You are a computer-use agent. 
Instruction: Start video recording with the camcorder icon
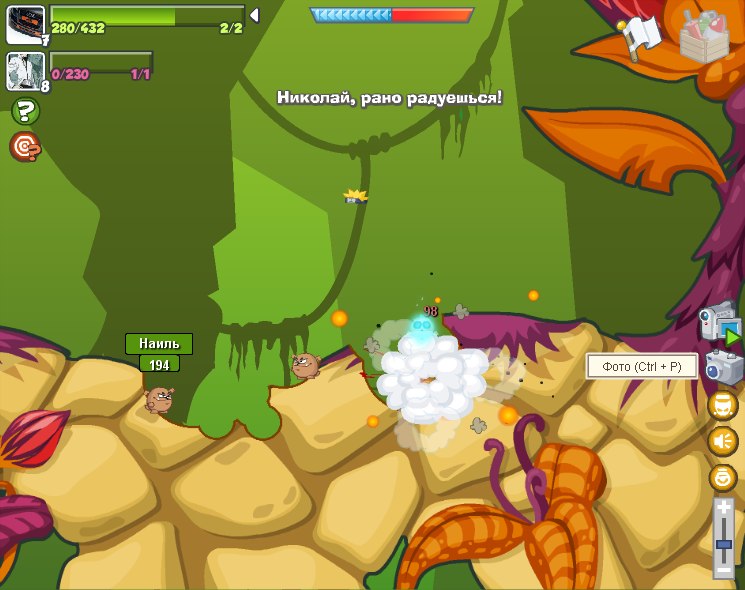click(720, 325)
